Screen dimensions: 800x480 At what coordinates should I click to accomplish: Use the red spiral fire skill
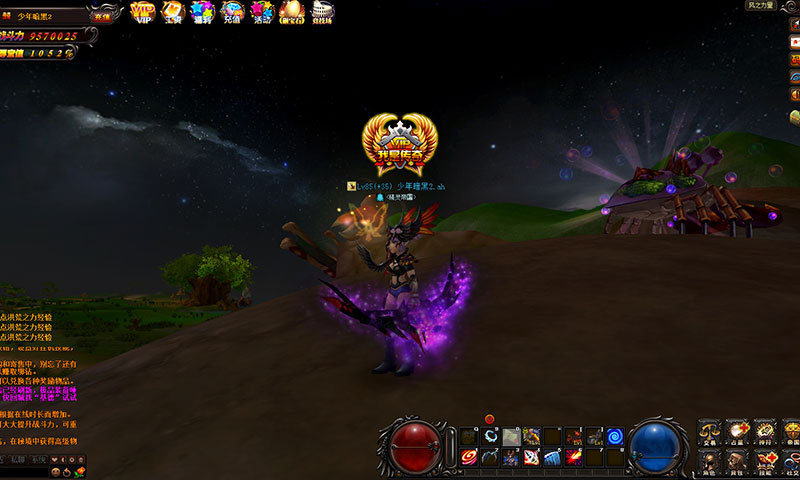[x=468, y=457]
